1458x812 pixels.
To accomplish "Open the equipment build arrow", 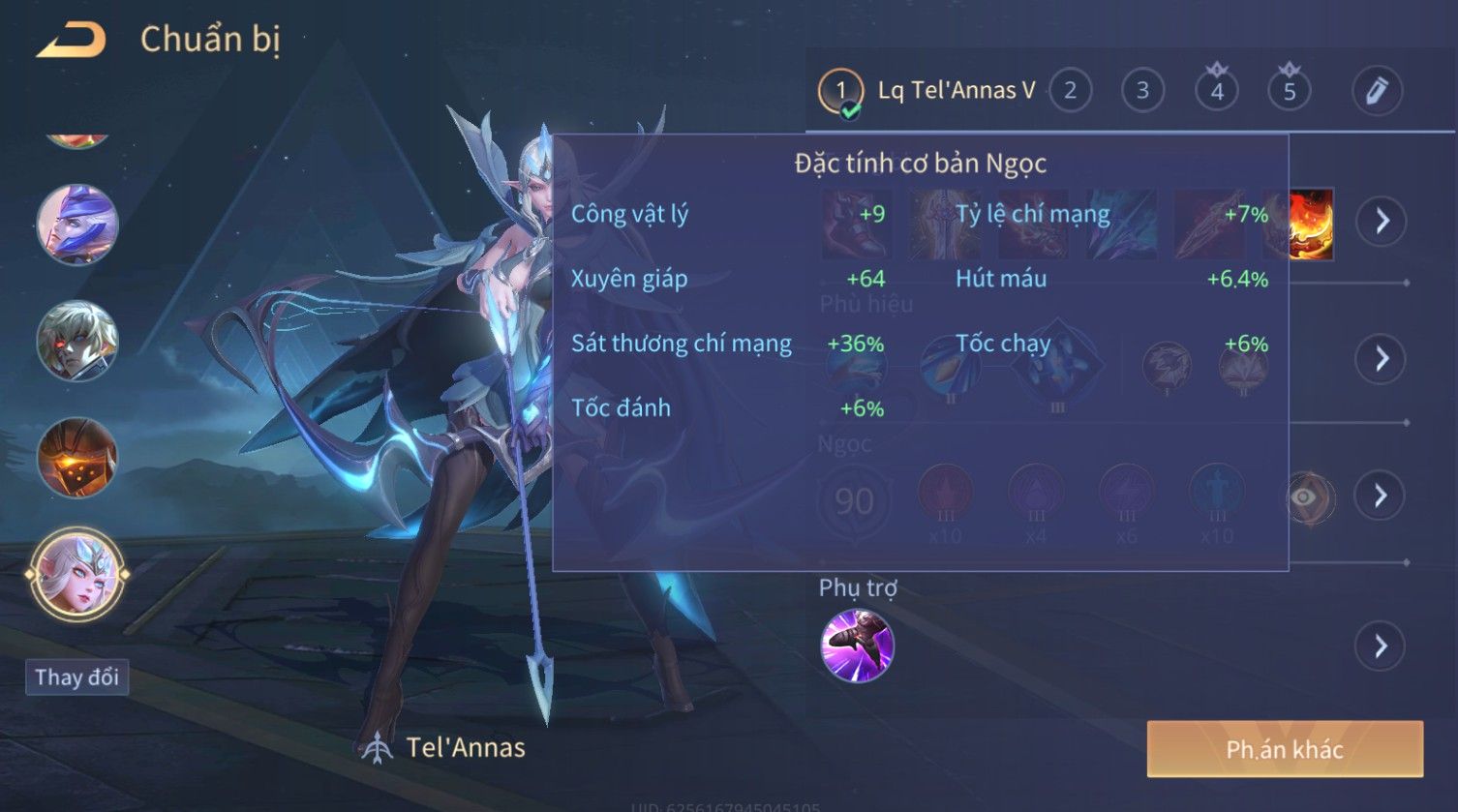I will click(x=1381, y=222).
